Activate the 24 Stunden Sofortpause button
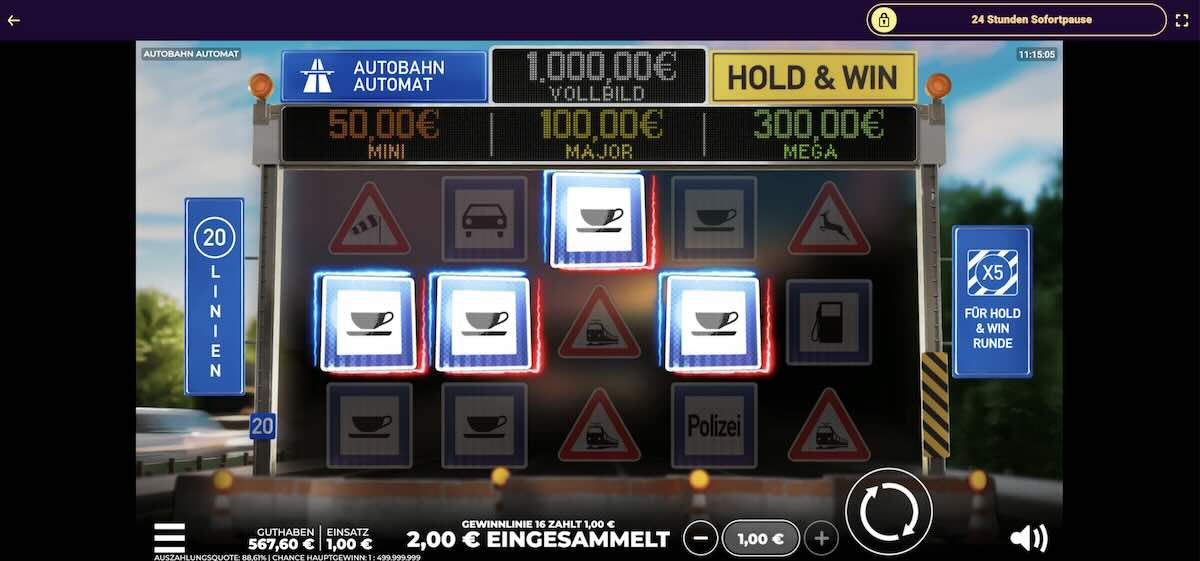 click(x=1016, y=20)
